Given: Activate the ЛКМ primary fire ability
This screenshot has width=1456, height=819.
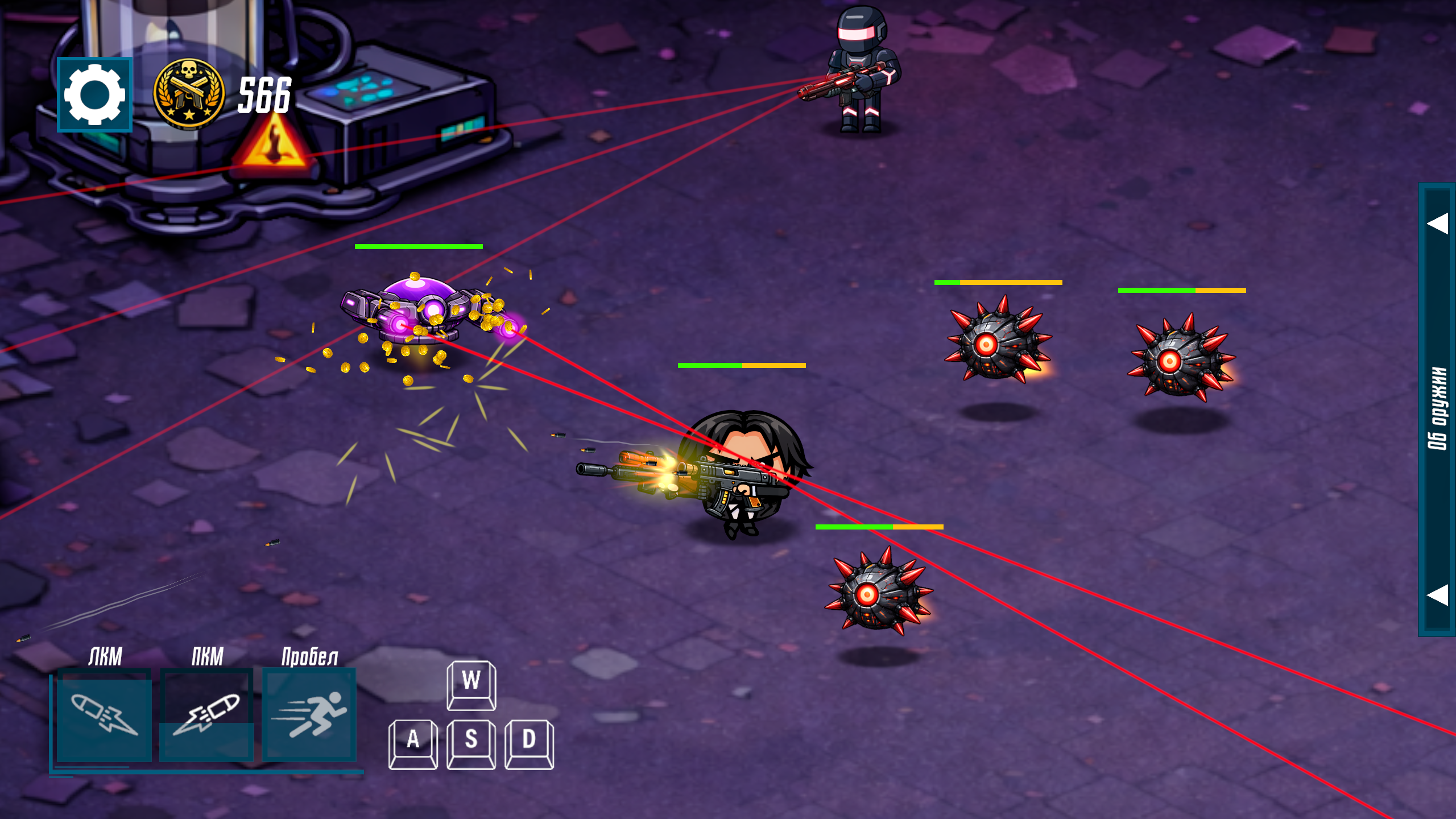Looking at the screenshot, I should [x=104, y=716].
